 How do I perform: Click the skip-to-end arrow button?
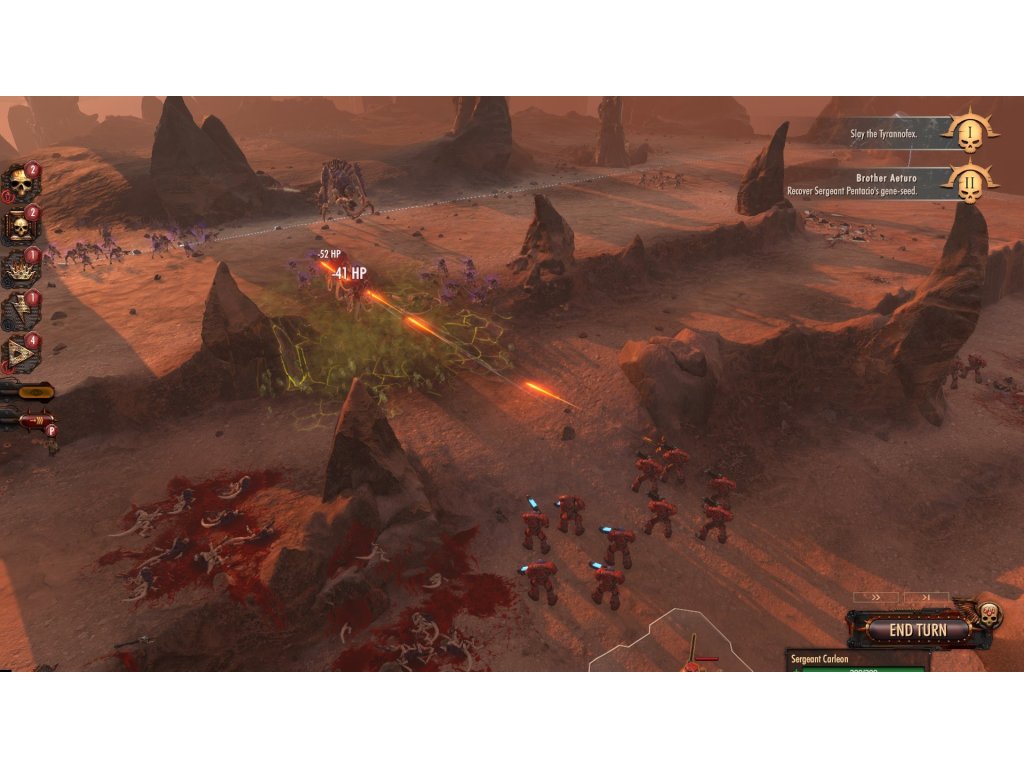point(926,597)
